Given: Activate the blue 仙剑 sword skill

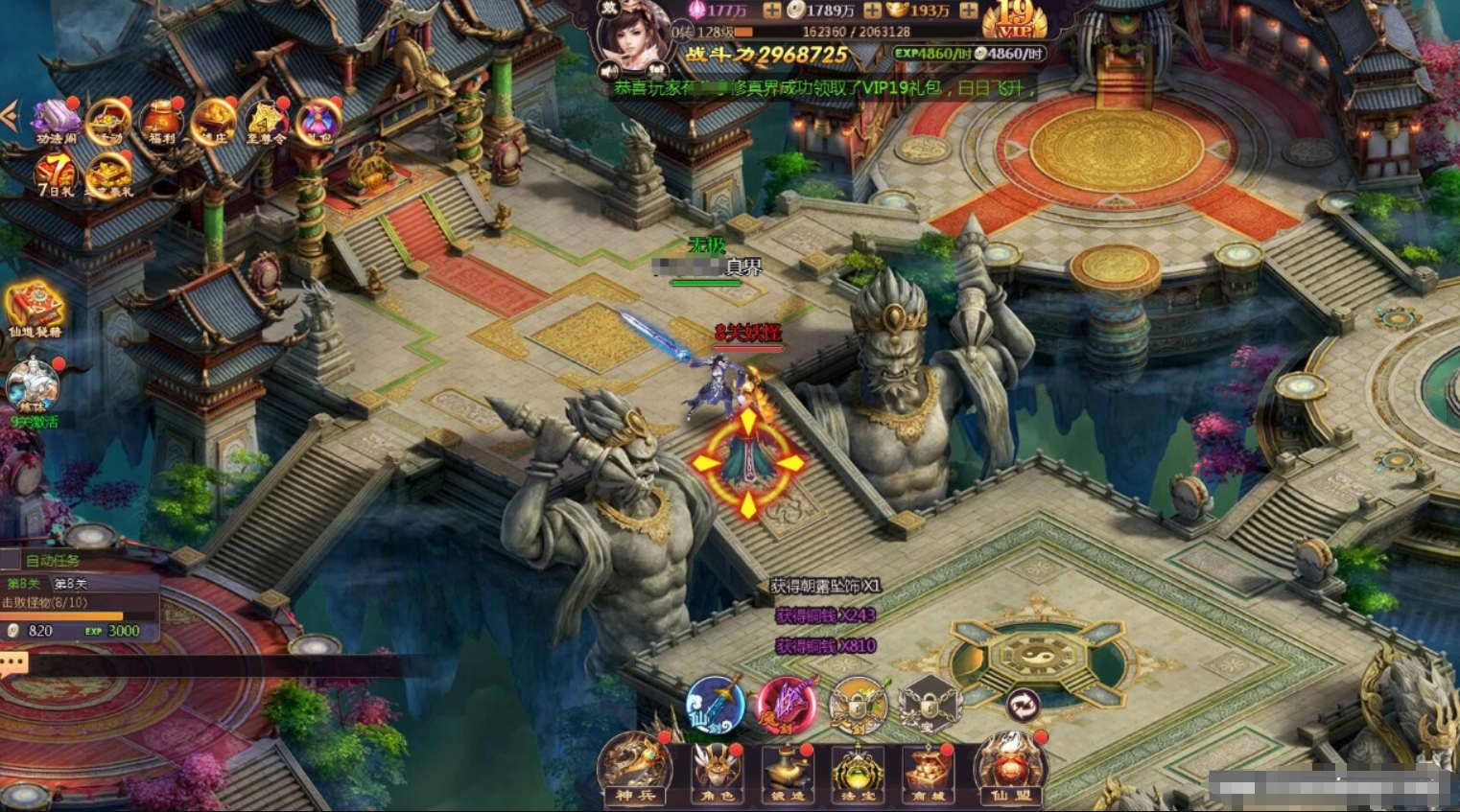Looking at the screenshot, I should (716, 706).
